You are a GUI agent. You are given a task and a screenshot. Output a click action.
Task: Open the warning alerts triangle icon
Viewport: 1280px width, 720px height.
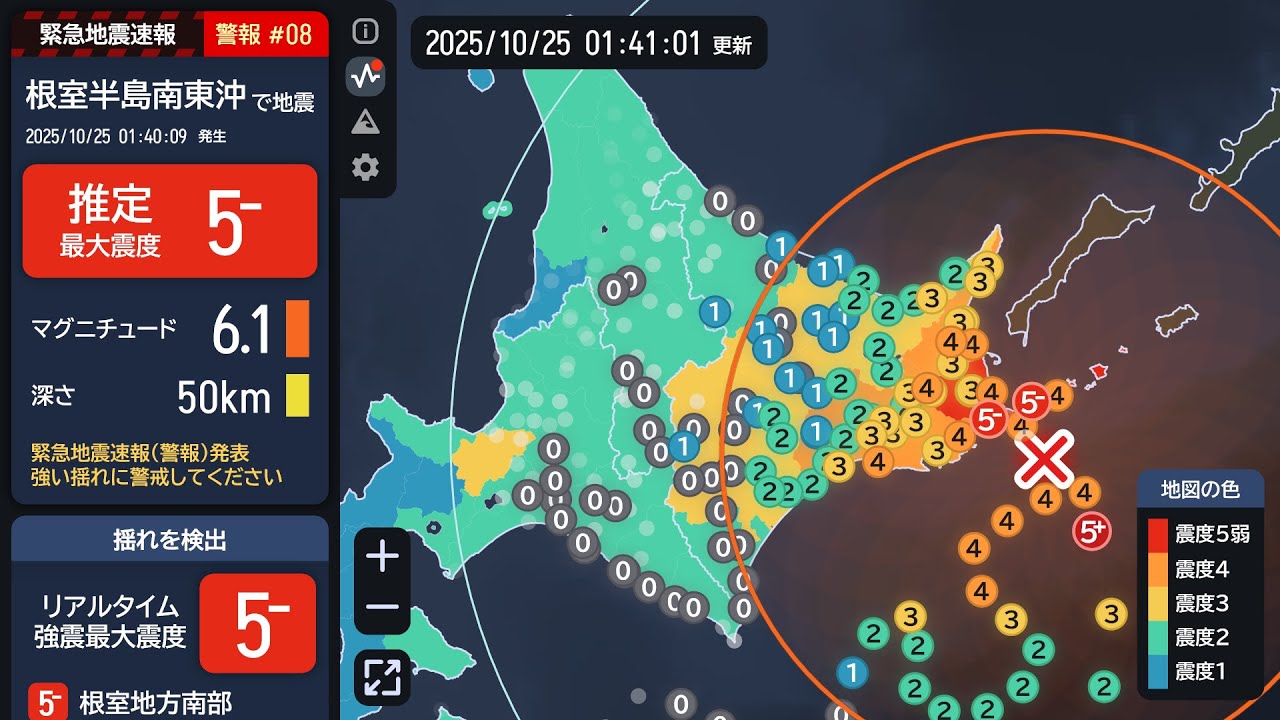point(367,119)
